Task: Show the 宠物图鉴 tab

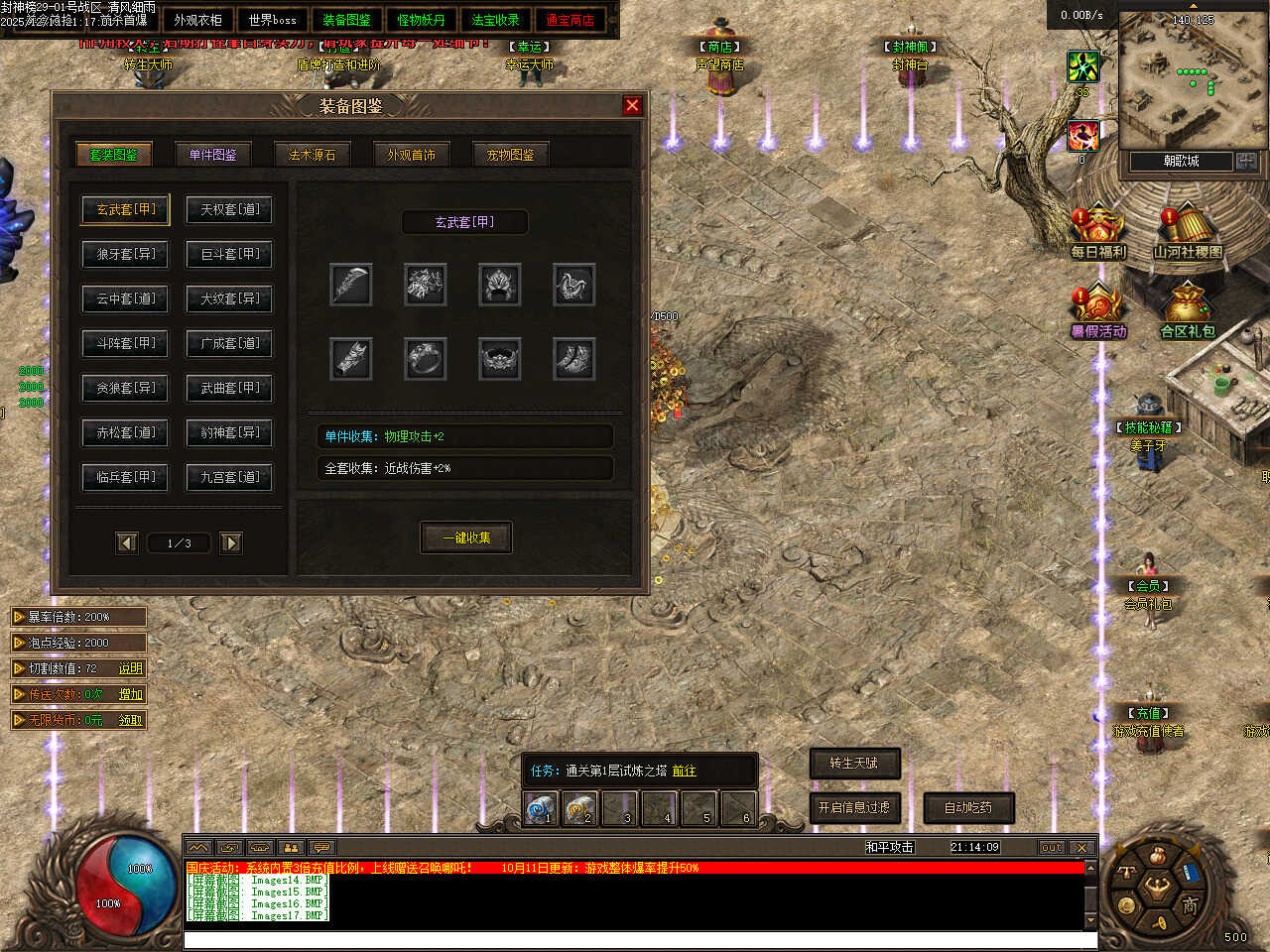Action: (x=510, y=155)
